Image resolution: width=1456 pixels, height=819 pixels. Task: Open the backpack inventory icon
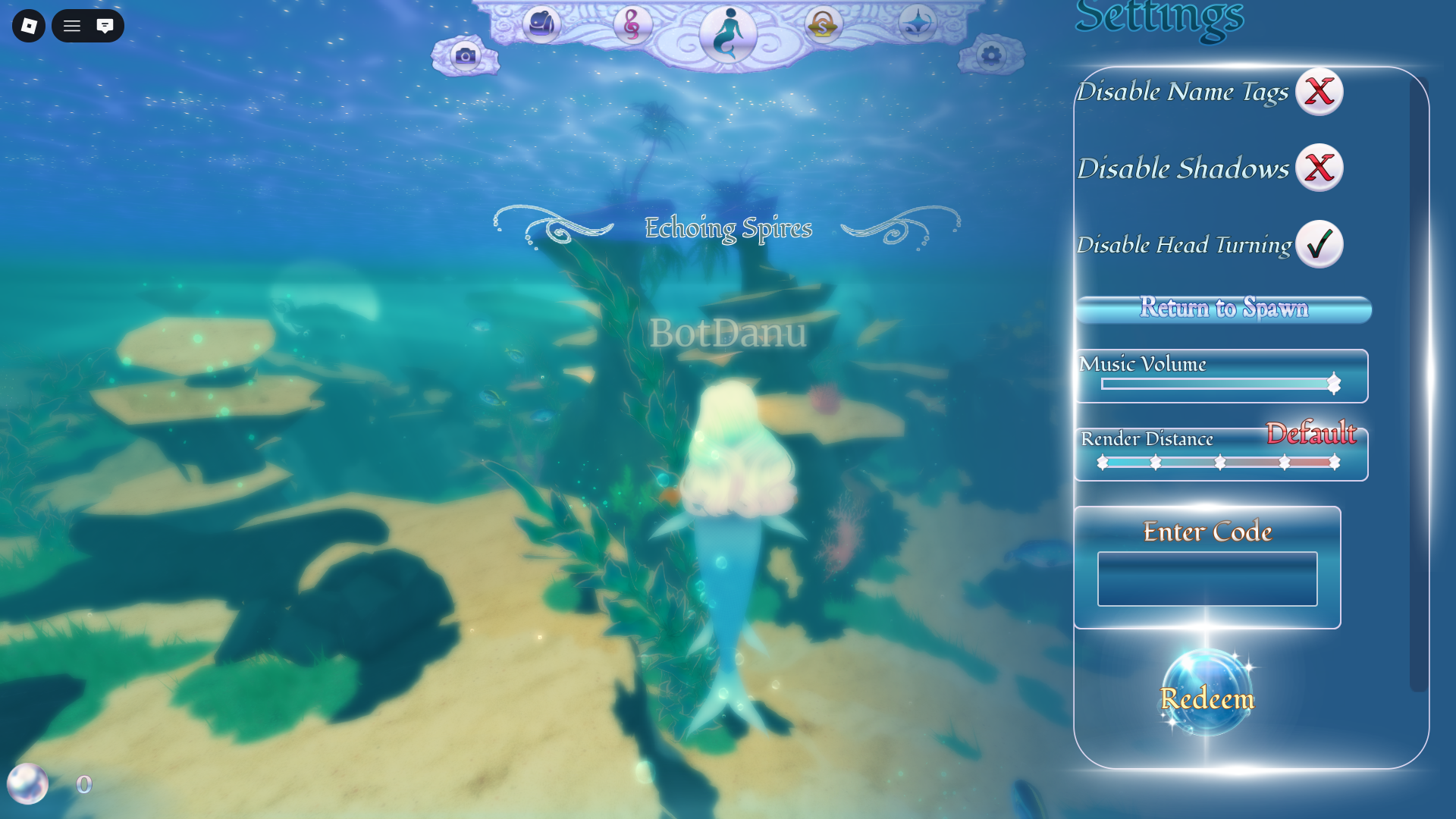(541, 25)
